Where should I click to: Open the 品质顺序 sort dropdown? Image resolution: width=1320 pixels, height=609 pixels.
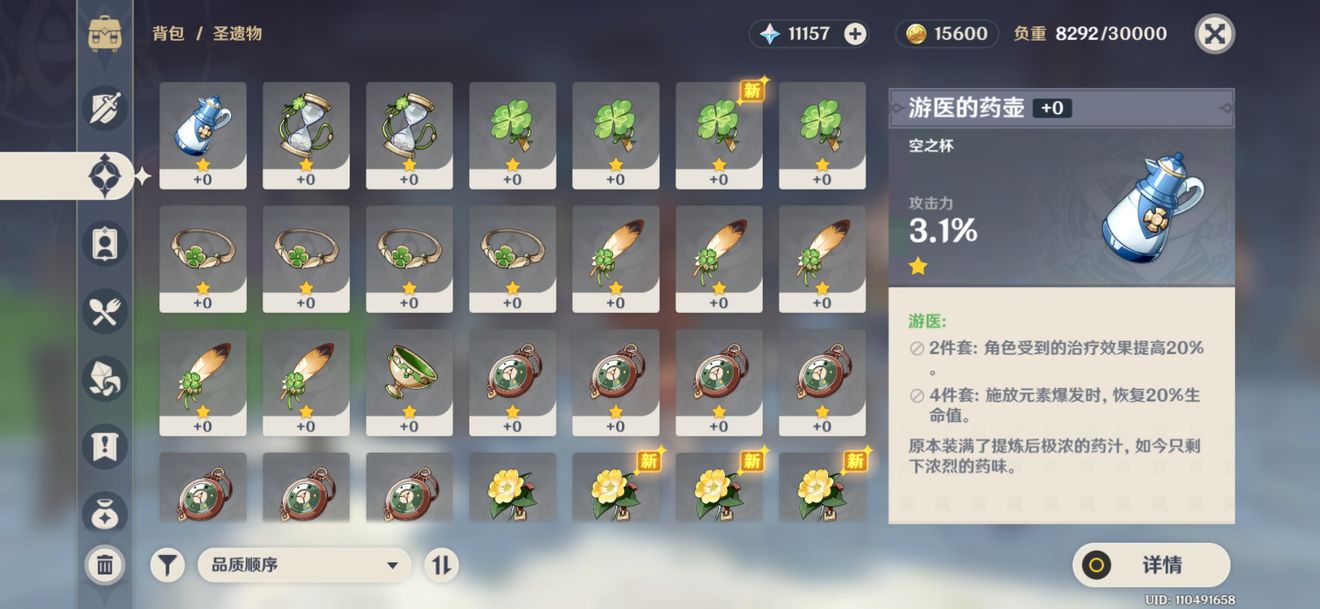point(304,565)
